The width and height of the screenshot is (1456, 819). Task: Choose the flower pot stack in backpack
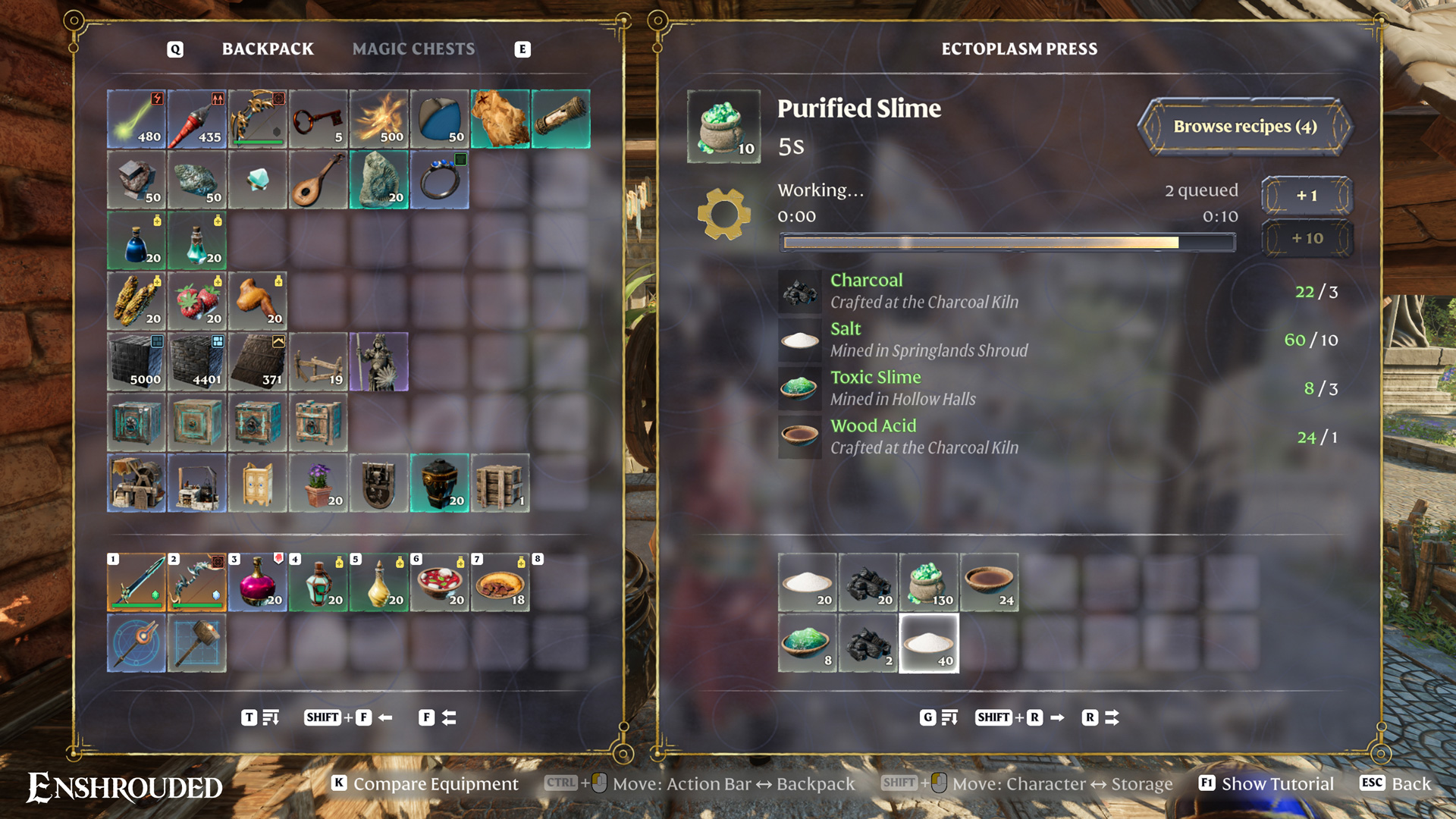(x=318, y=483)
